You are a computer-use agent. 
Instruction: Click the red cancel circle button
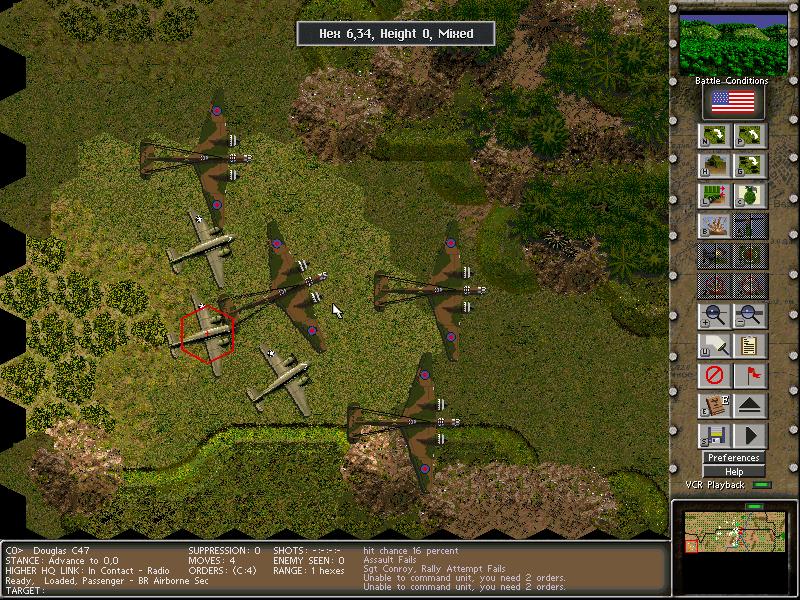[x=714, y=376]
